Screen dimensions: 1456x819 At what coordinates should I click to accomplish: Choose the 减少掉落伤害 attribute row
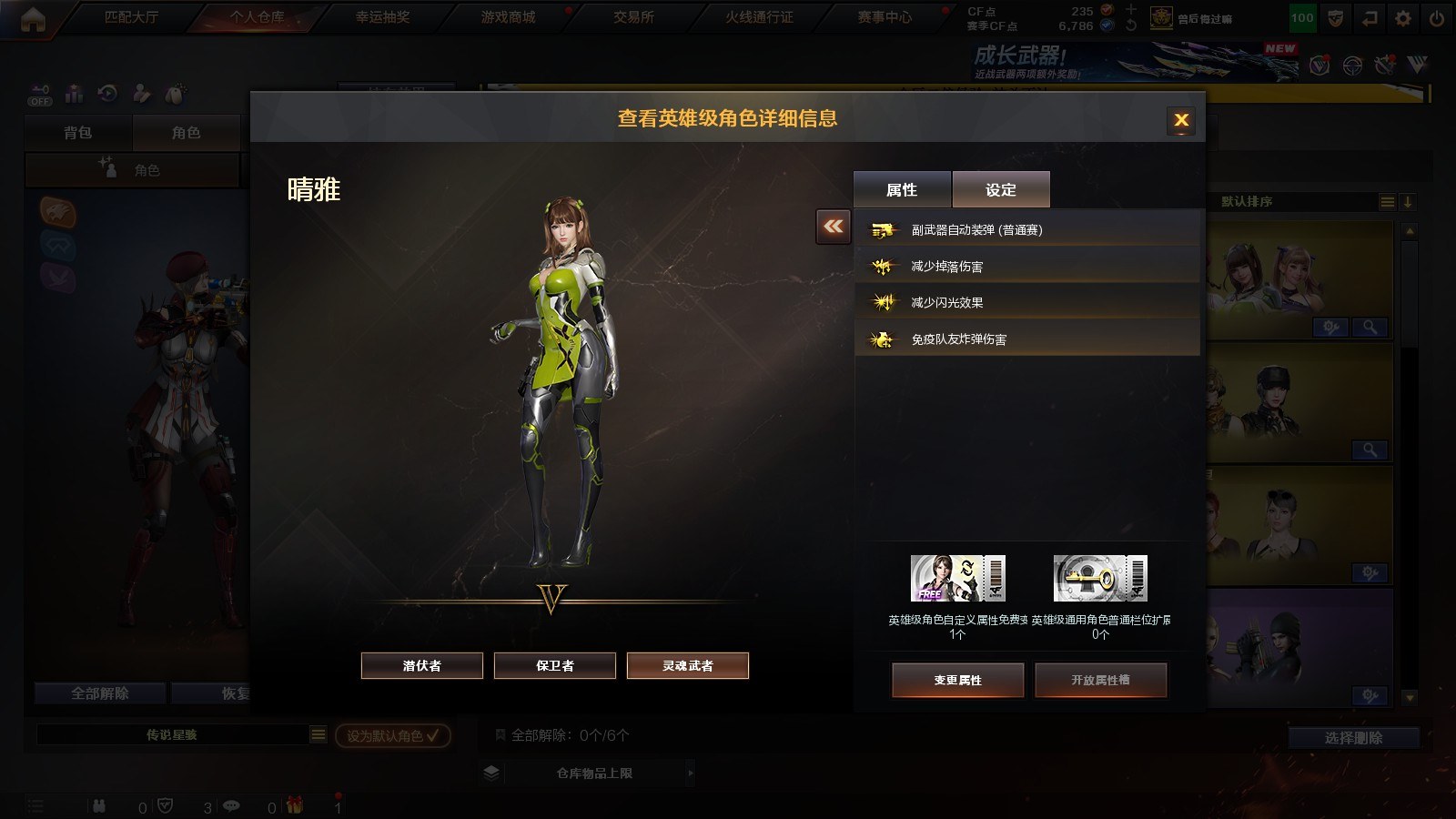(1026, 267)
